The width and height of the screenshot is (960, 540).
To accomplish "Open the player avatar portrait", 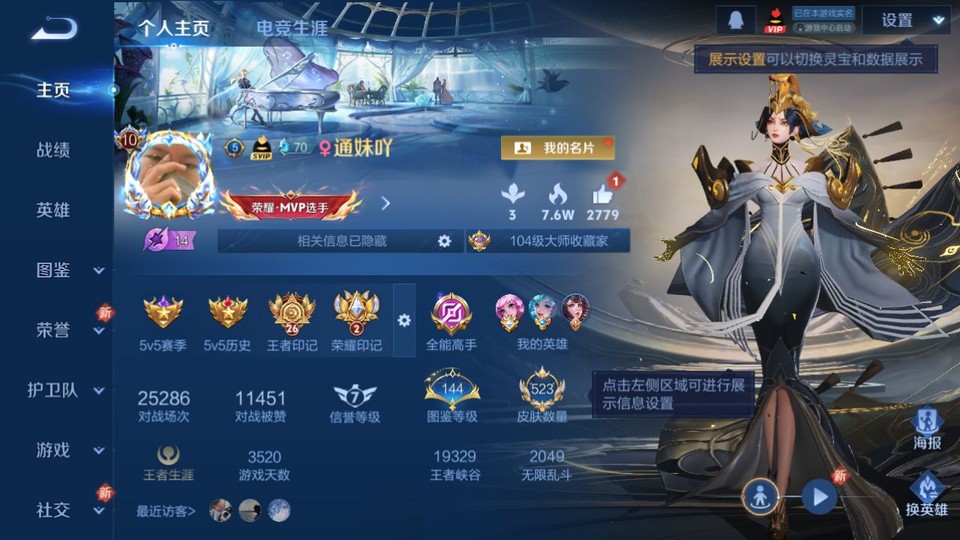I will pos(167,175).
